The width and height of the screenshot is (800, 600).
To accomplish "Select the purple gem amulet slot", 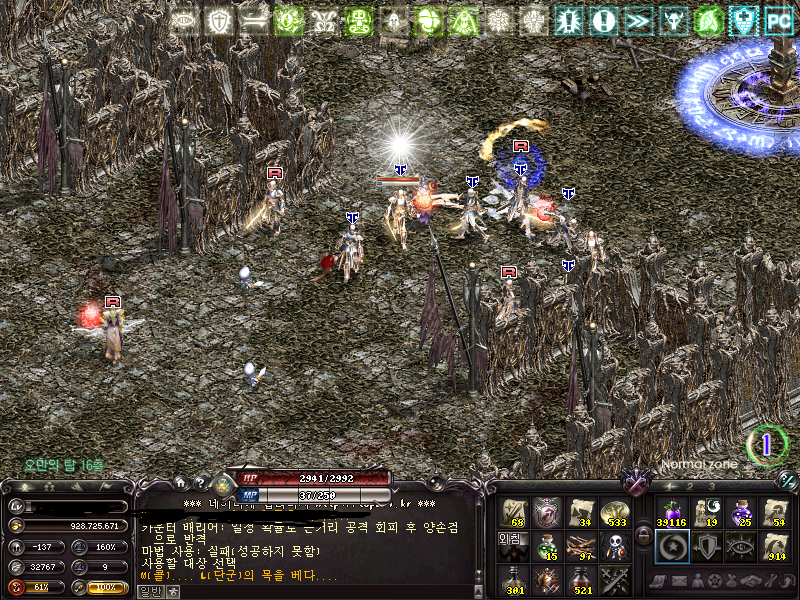I will [548, 512].
